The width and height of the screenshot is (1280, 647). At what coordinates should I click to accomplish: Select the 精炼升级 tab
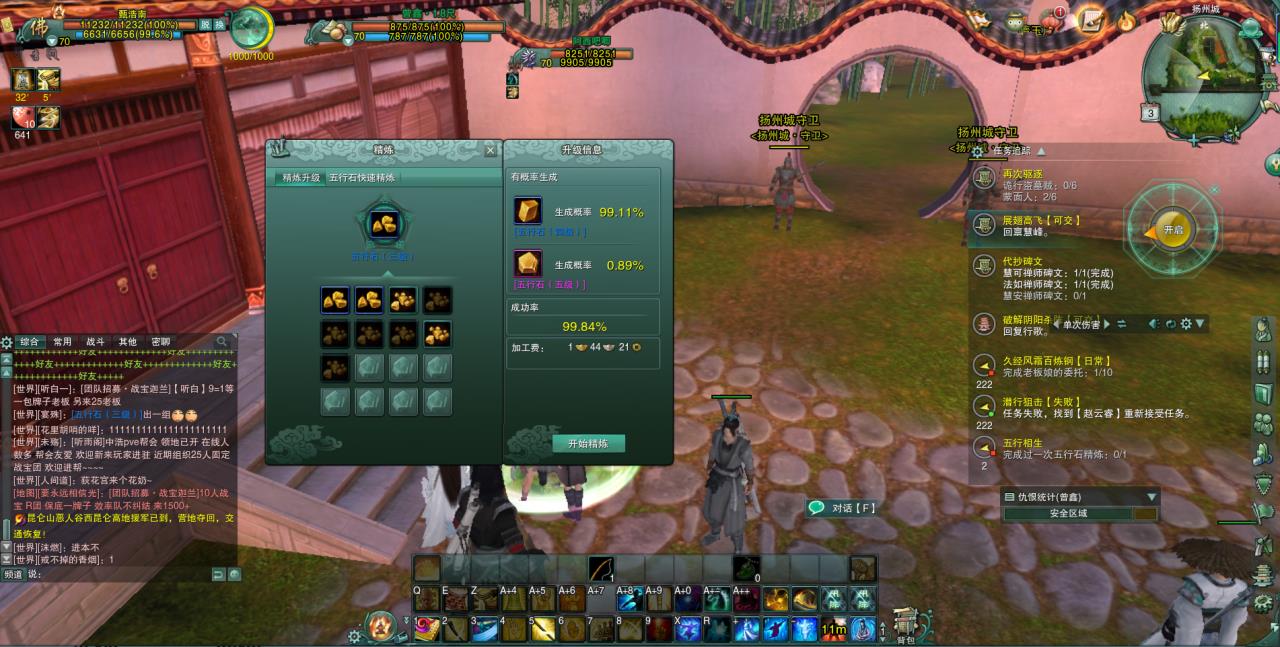(300, 177)
